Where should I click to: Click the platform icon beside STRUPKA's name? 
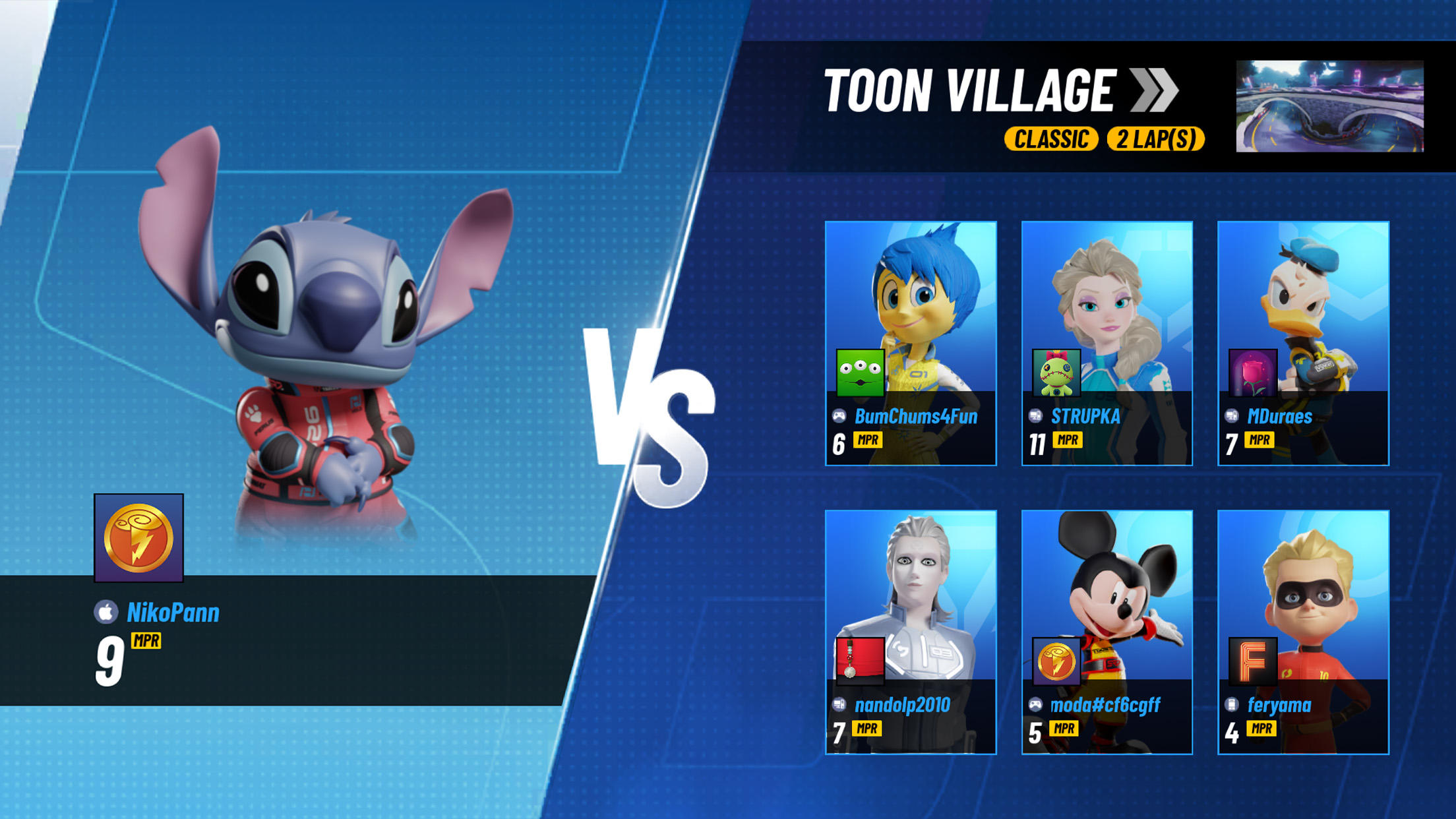1035,416
